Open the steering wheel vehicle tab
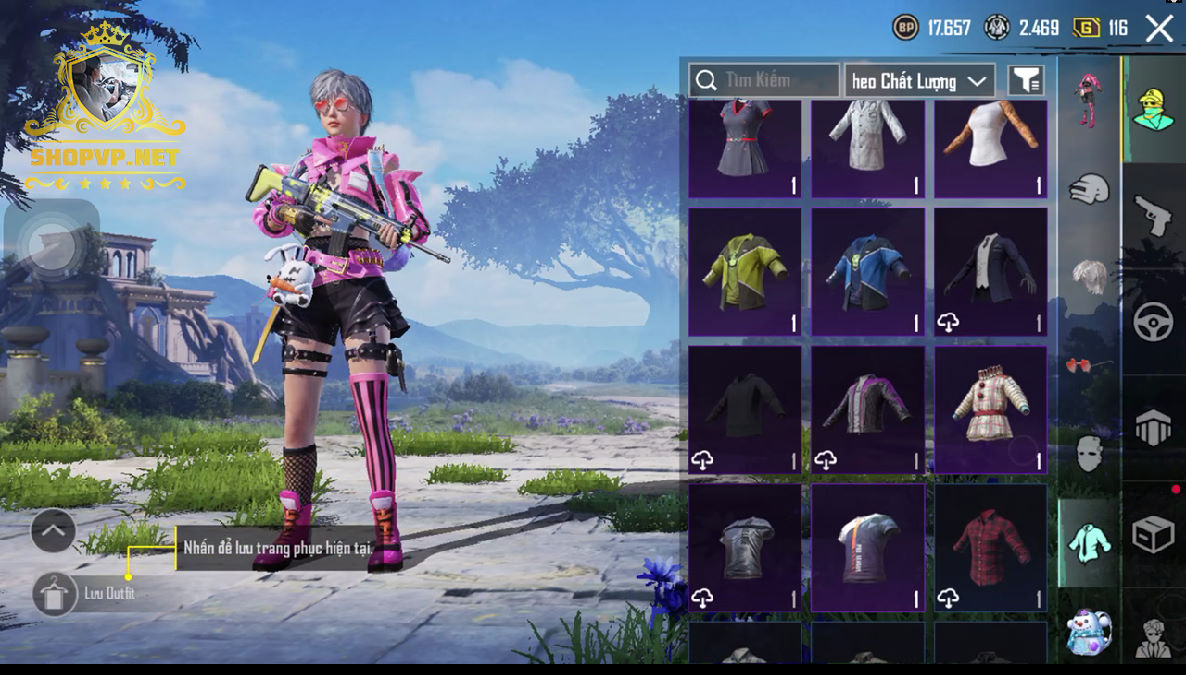Viewport: 1186px width, 675px height. point(1153,322)
